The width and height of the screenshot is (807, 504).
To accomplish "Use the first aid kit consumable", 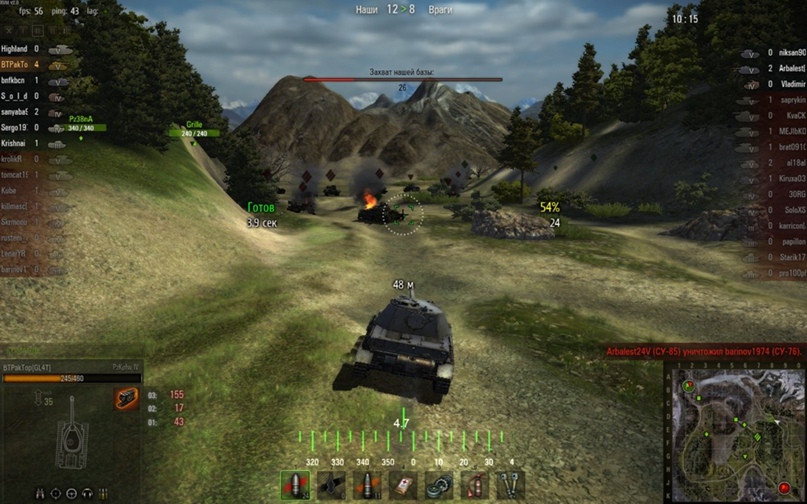I will click(403, 485).
